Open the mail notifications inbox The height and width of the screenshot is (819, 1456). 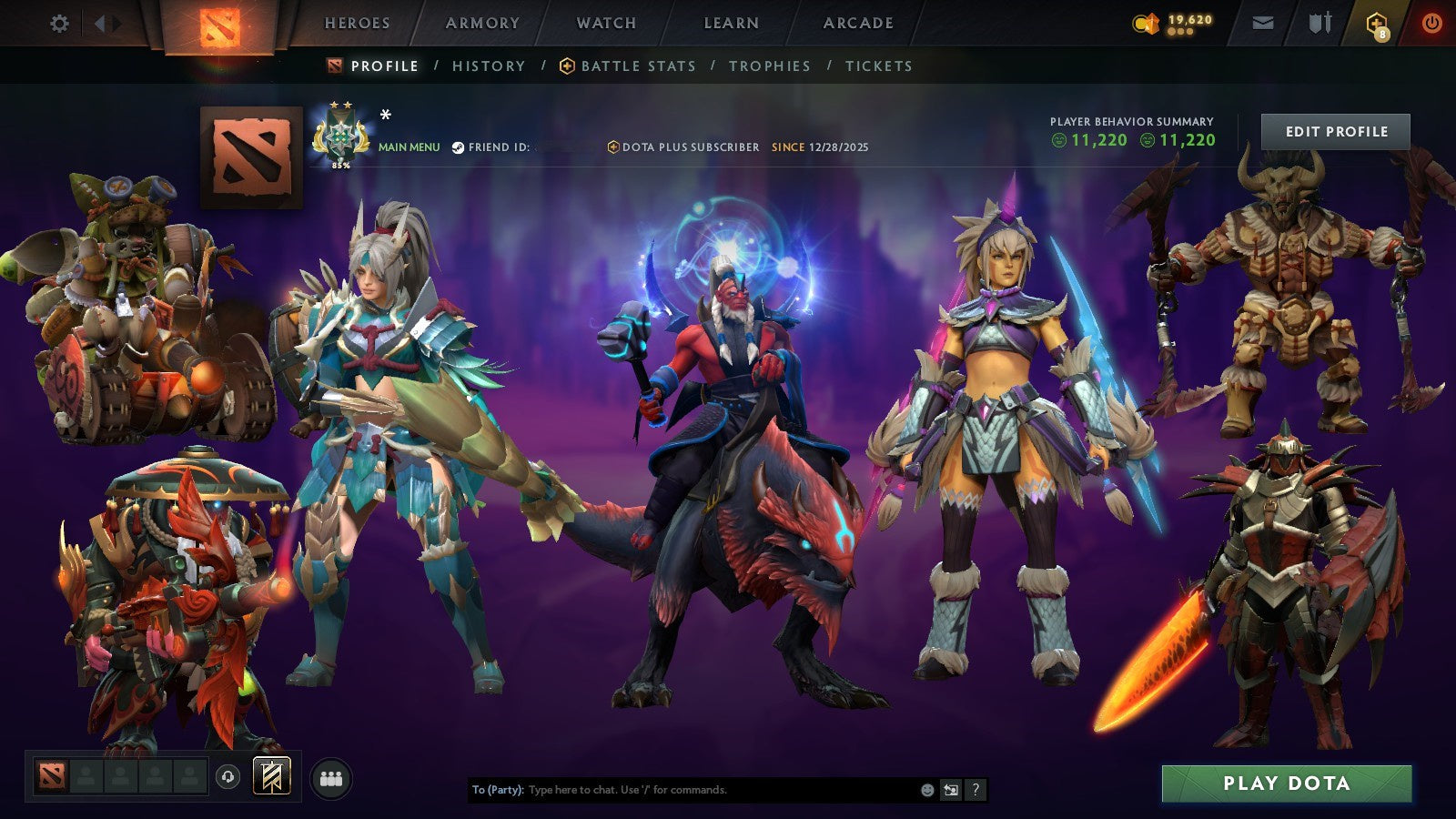1263,24
